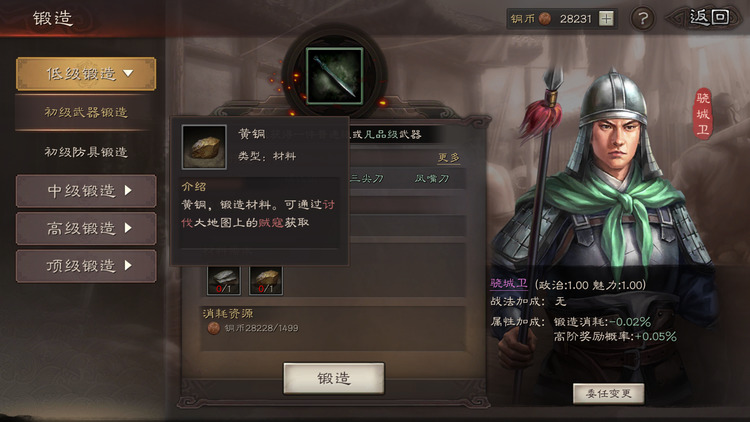Open the question mark help

(644, 19)
